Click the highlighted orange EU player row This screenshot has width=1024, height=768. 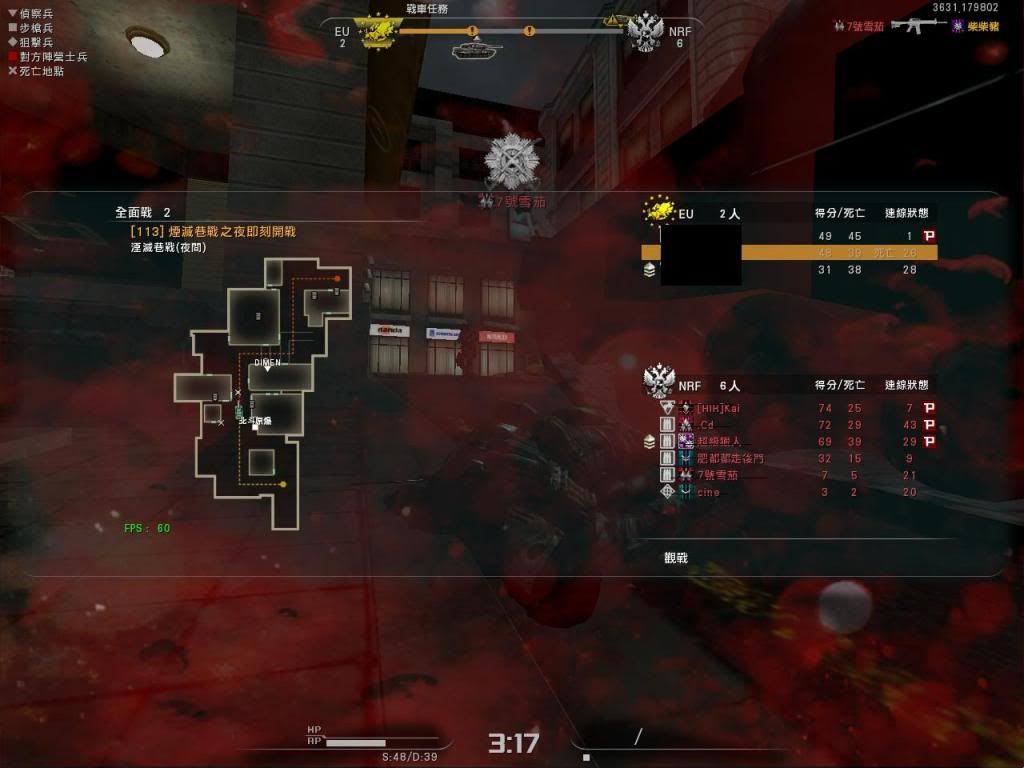point(790,253)
